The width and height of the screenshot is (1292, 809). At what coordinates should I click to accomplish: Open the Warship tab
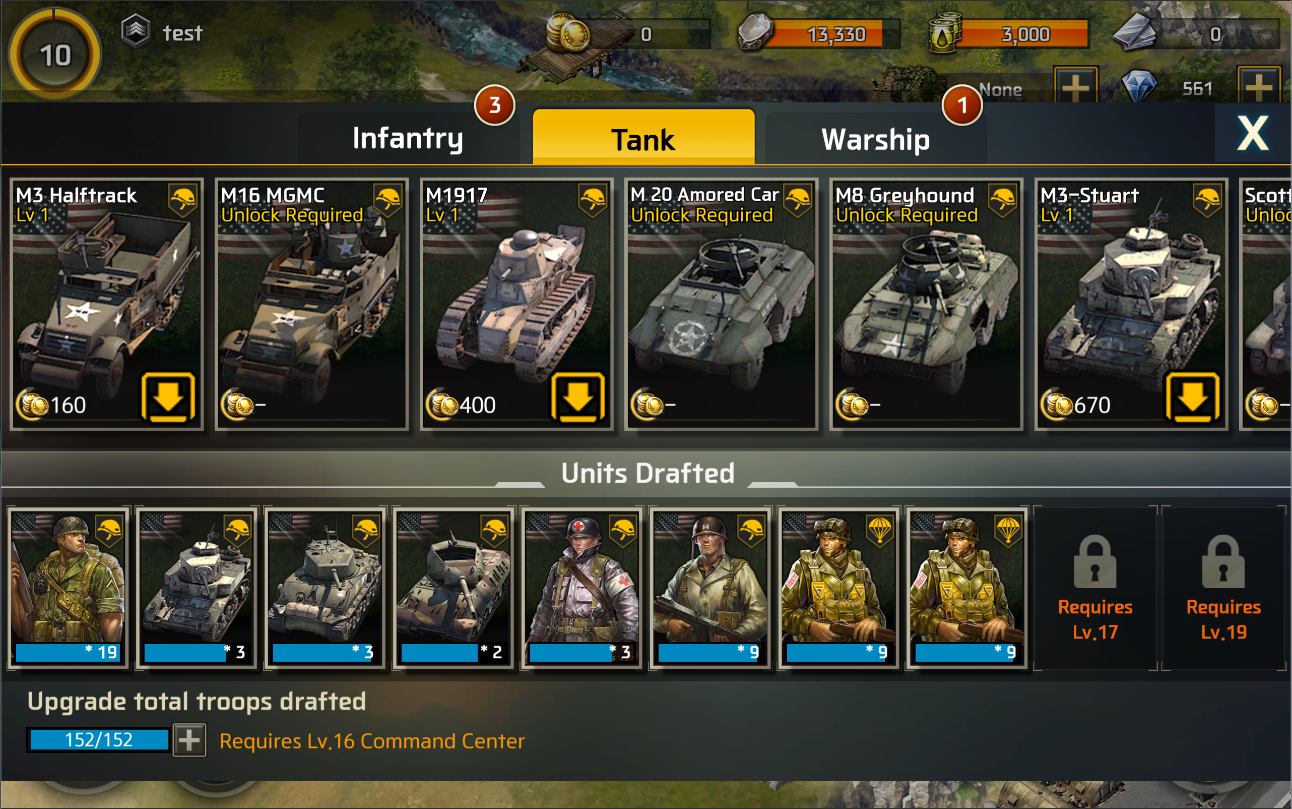click(875, 139)
